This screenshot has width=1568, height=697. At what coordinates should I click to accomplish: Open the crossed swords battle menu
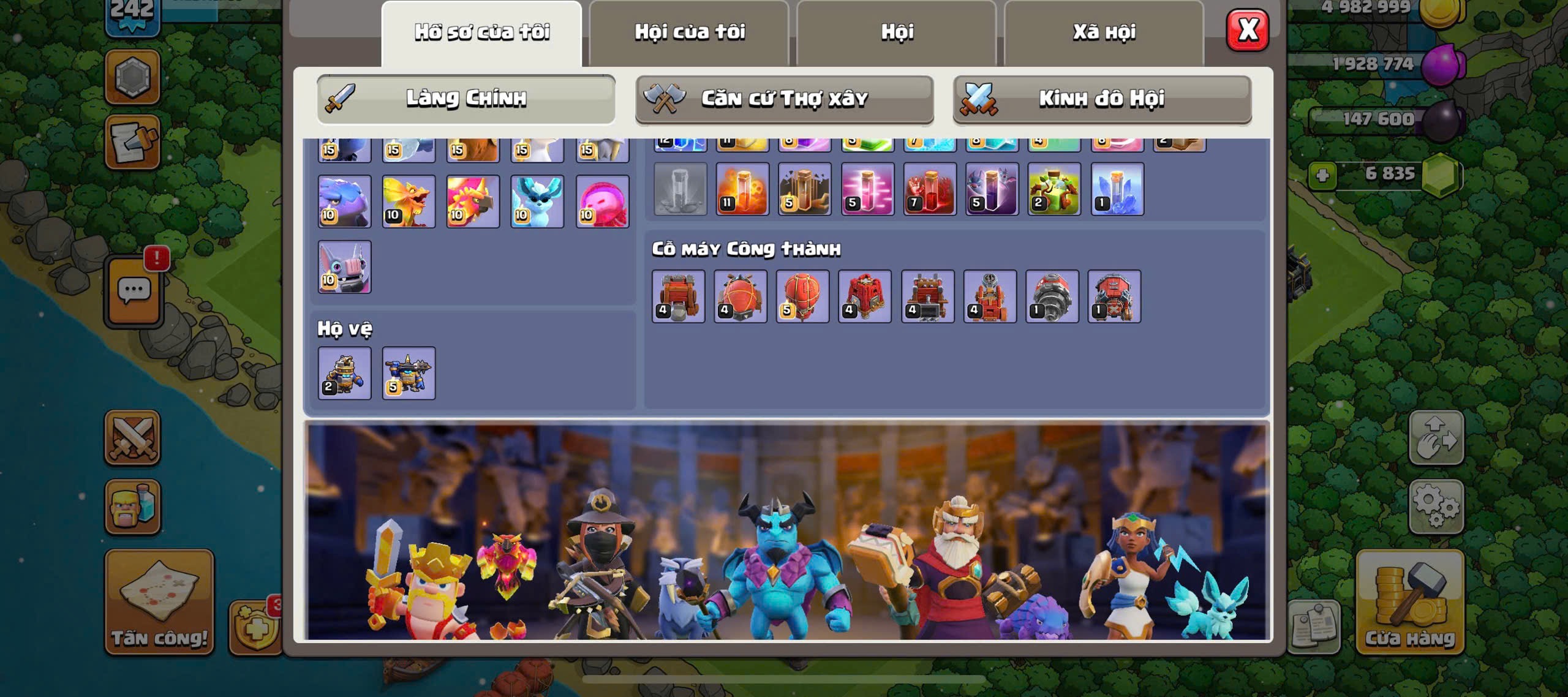pos(132,438)
